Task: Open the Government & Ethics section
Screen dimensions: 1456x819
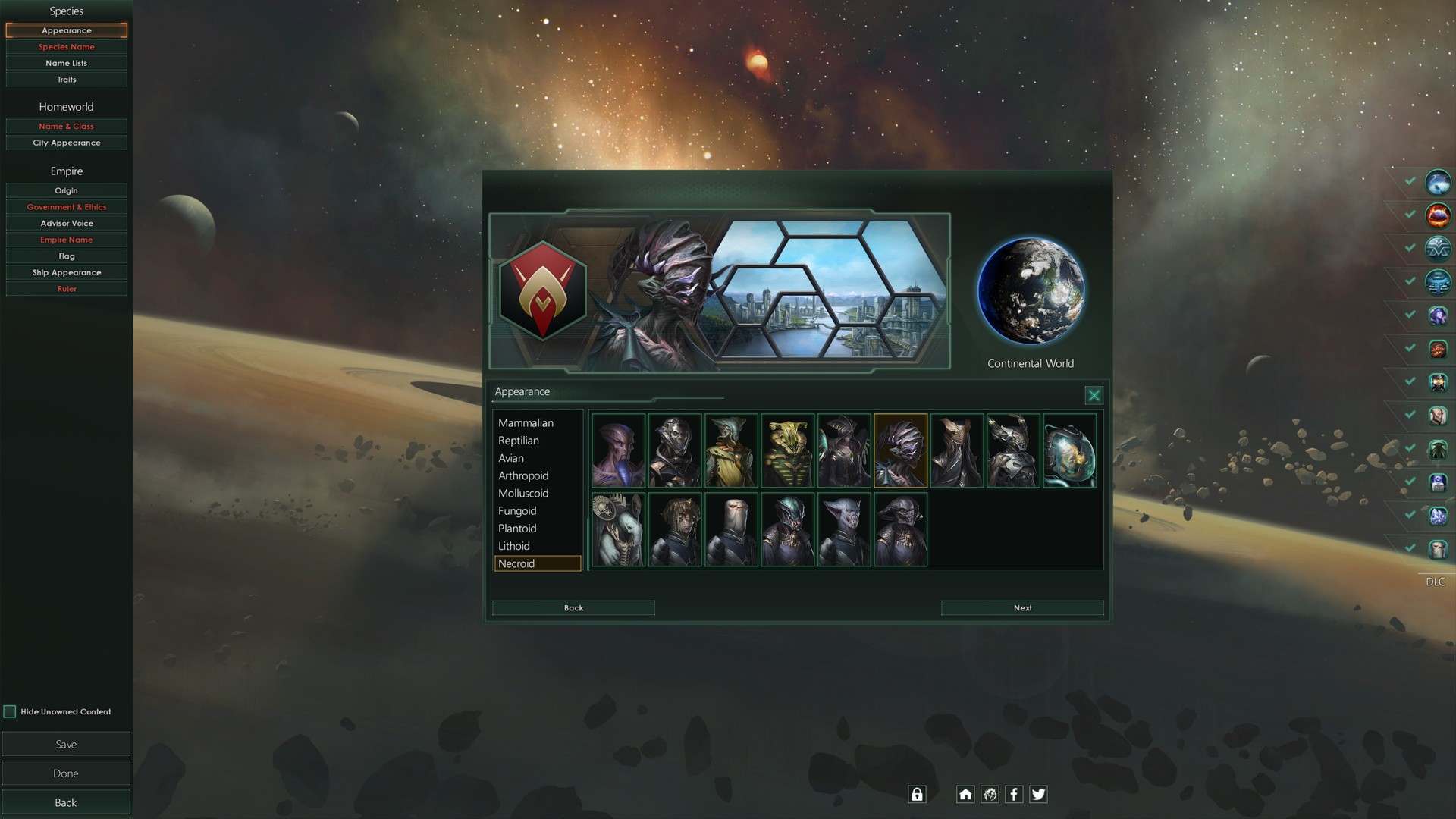Action: point(67,206)
